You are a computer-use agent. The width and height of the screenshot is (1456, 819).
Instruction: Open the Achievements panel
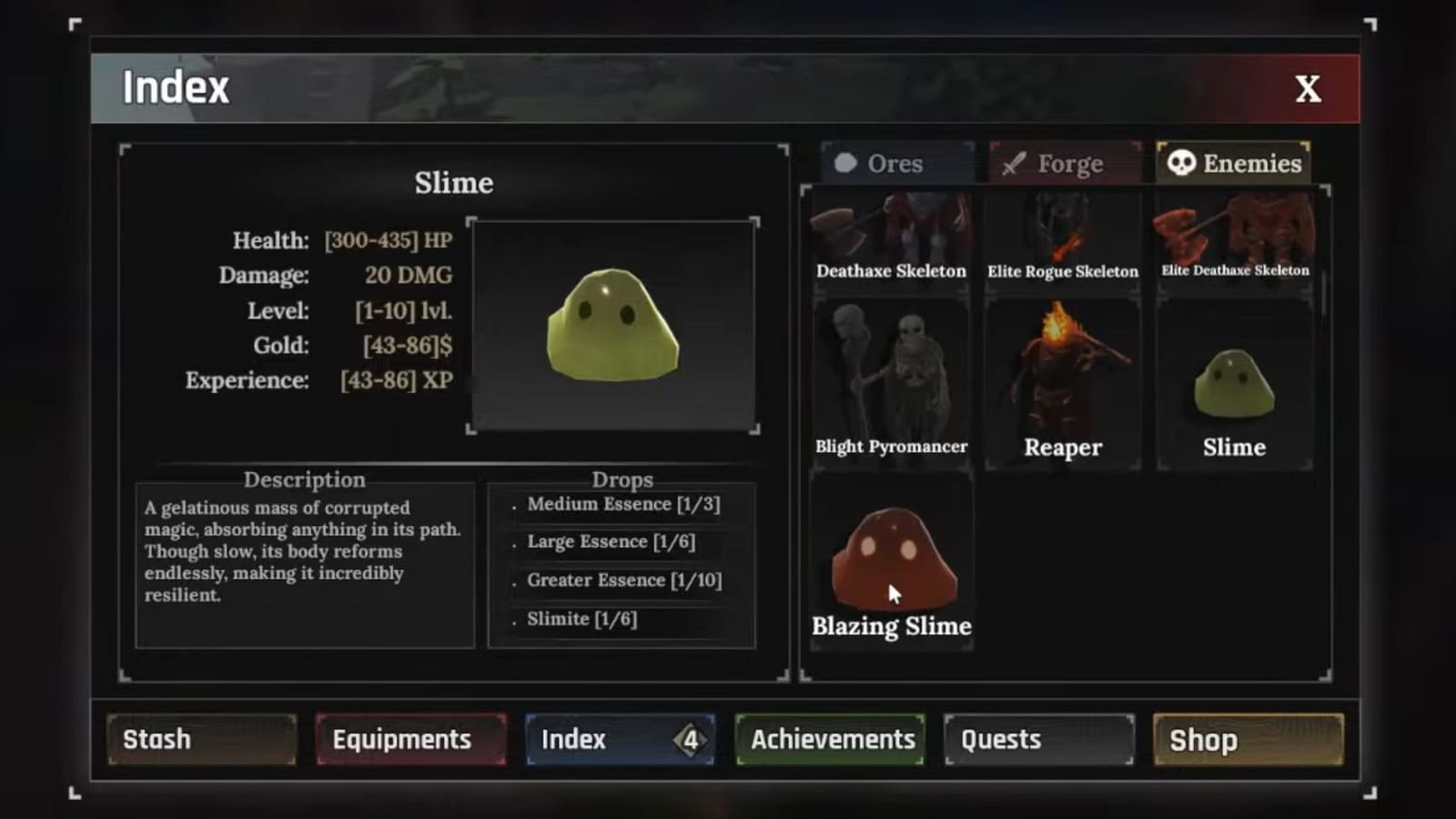(x=830, y=739)
